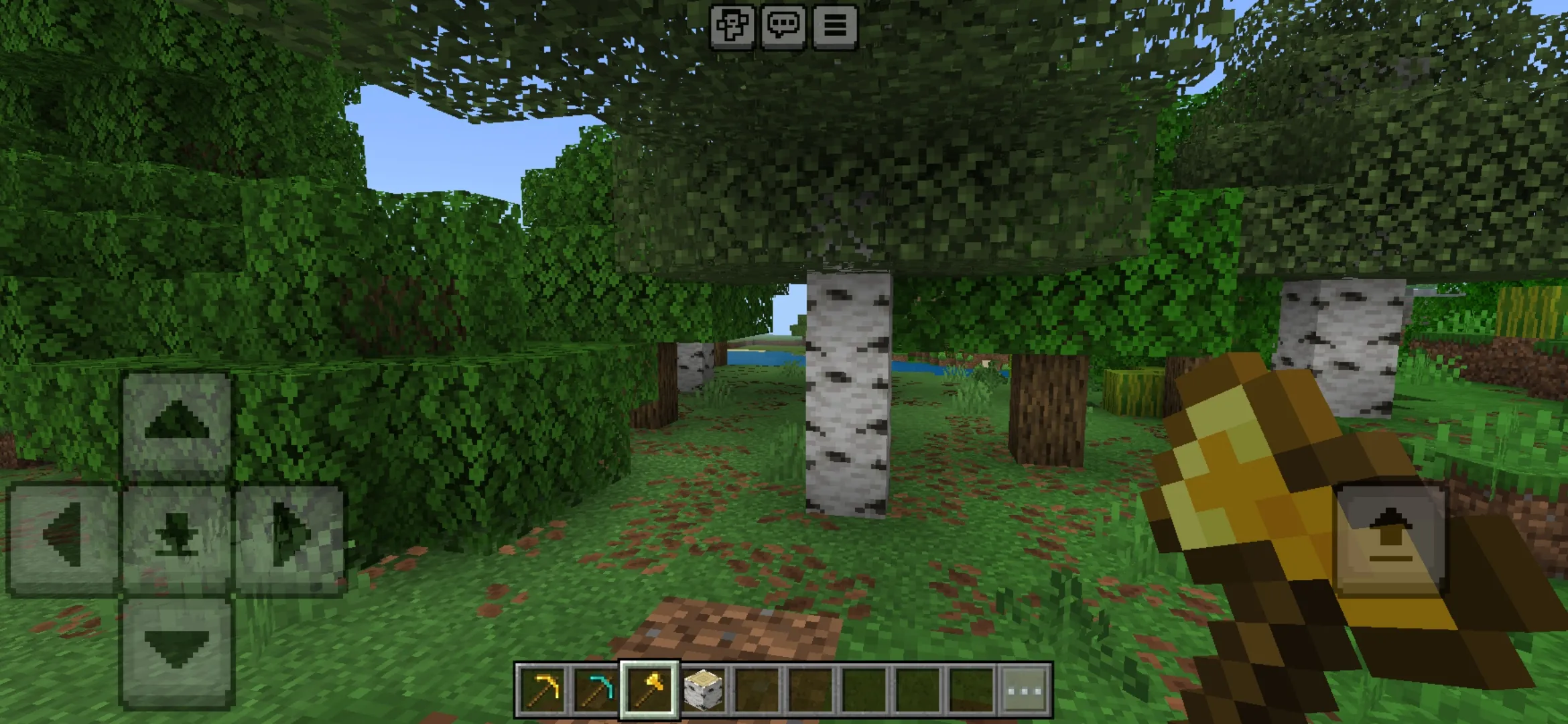The width and height of the screenshot is (1568, 724).
Task: Tap the strafe right arrow
Action: point(291,538)
